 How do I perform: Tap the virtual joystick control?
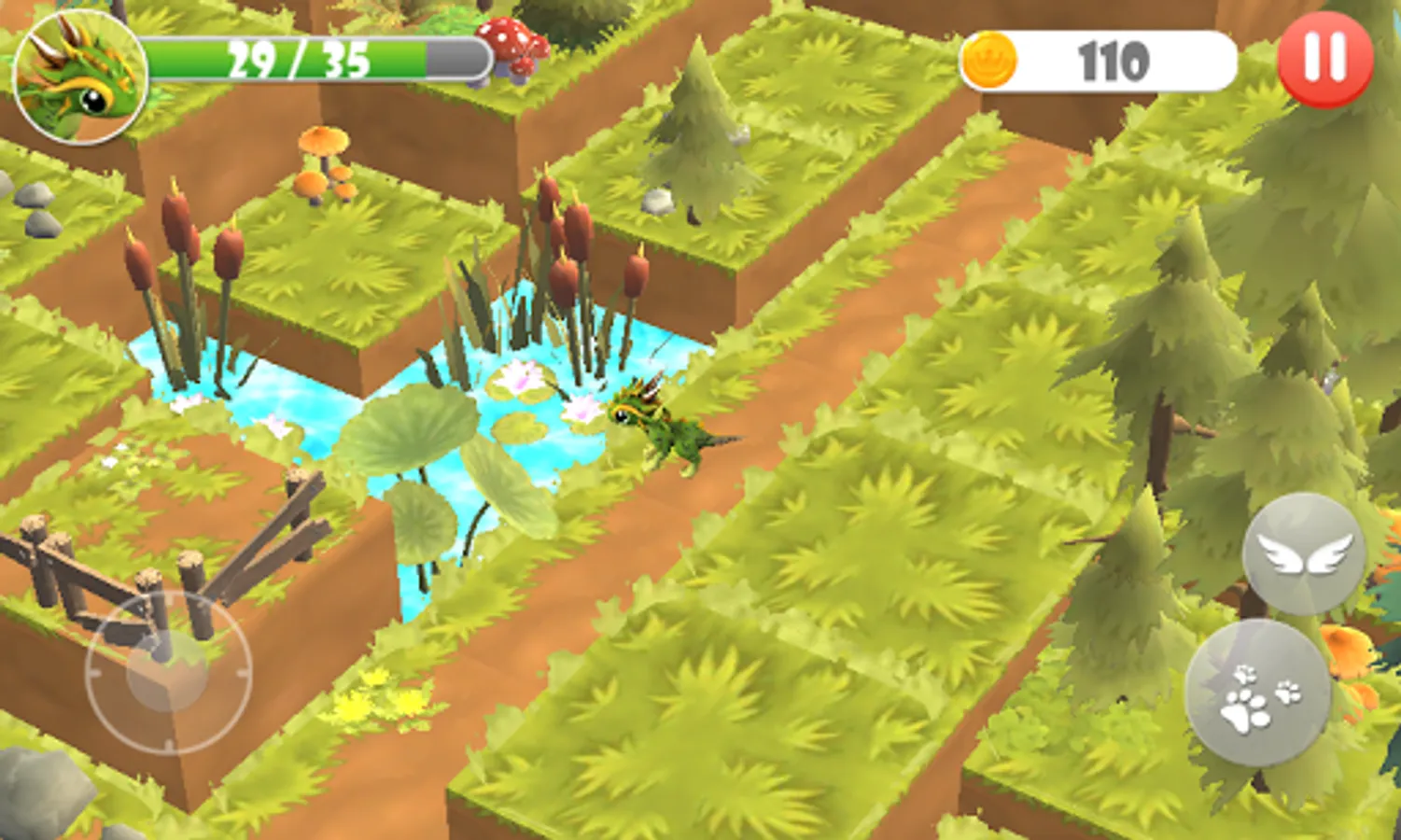coord(168,672)
